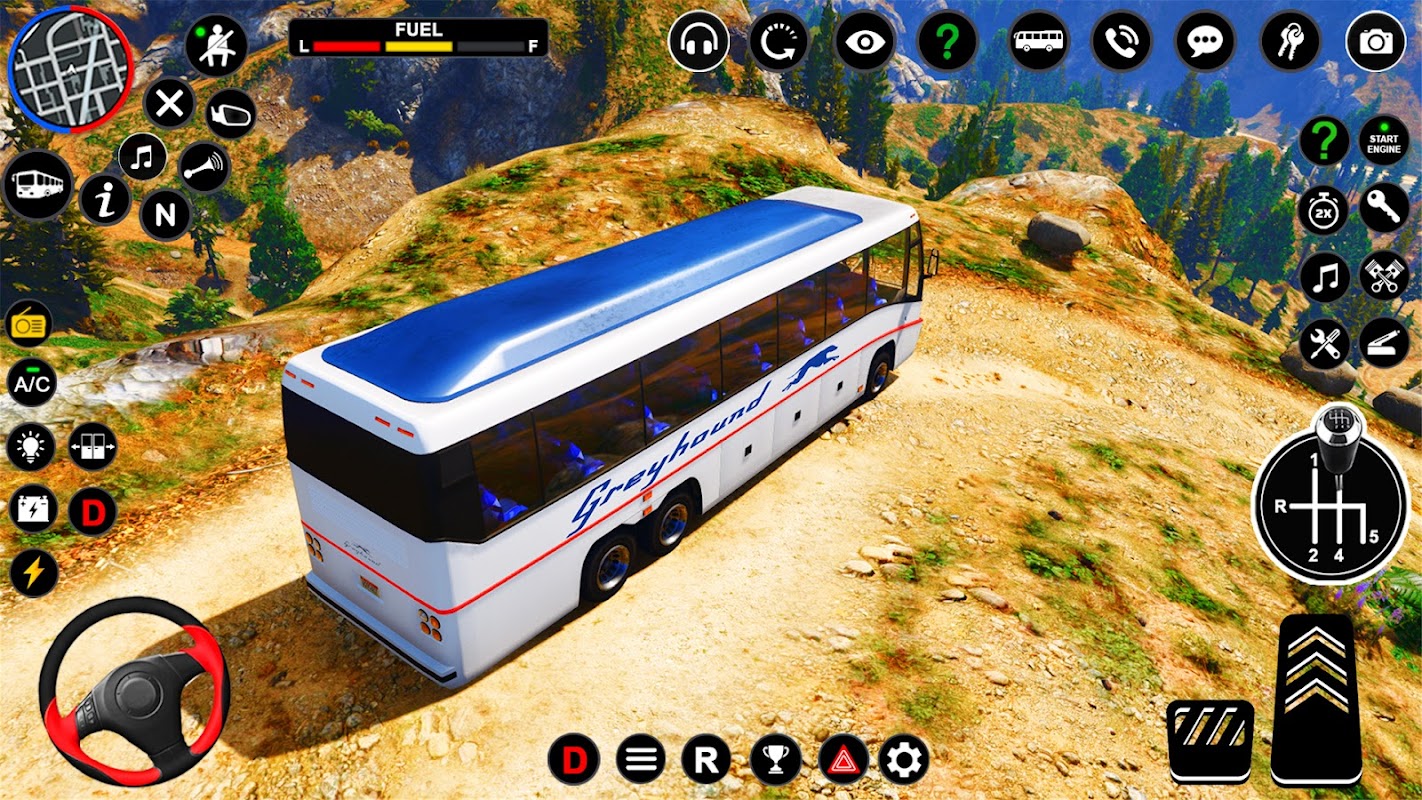Click the red steering wheel
The image size is (1422, 800).
[134, 691]
